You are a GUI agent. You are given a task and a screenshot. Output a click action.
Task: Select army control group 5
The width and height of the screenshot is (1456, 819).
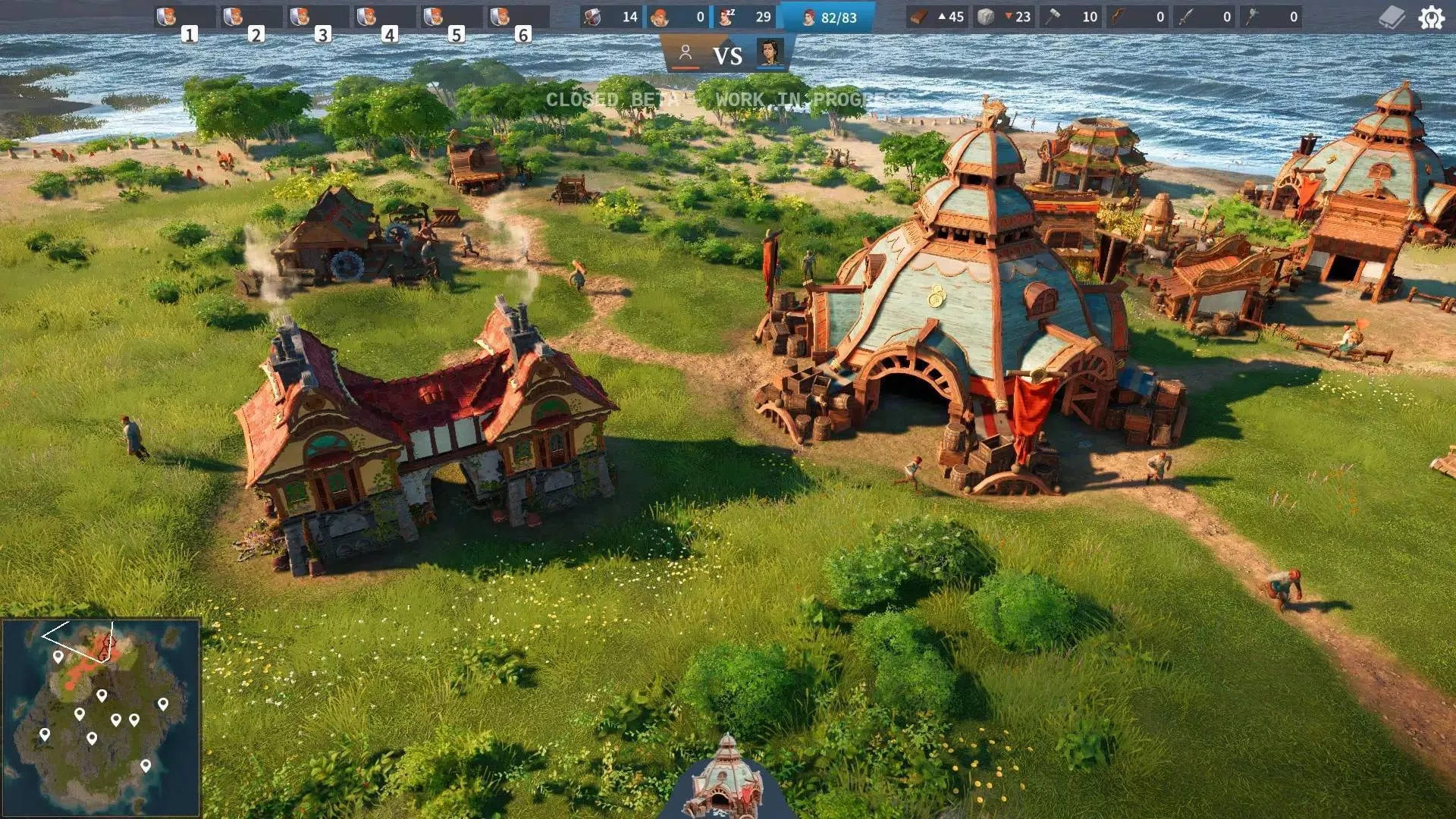coord(451,17)
